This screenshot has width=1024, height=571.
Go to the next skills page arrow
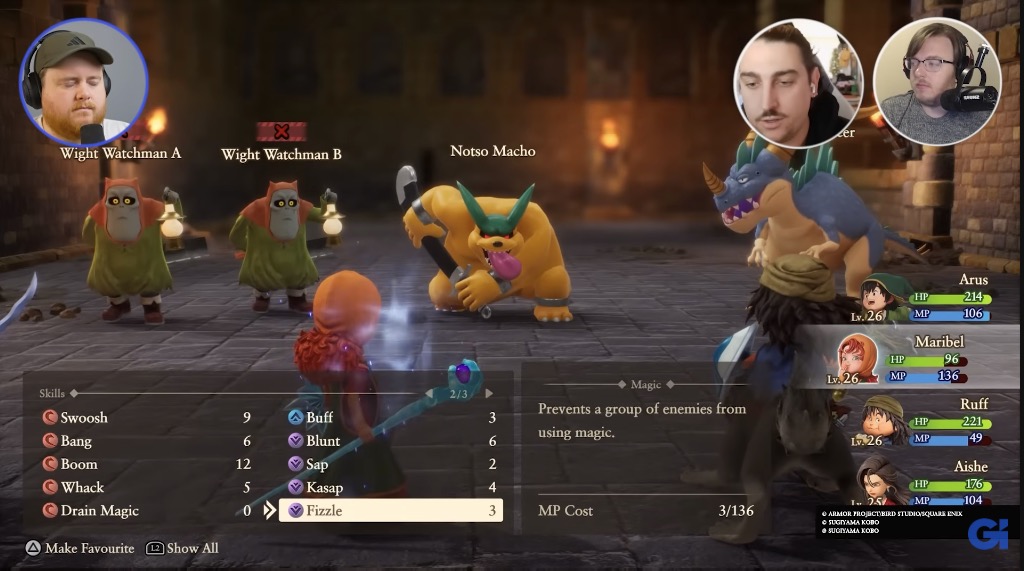point(489,394)
